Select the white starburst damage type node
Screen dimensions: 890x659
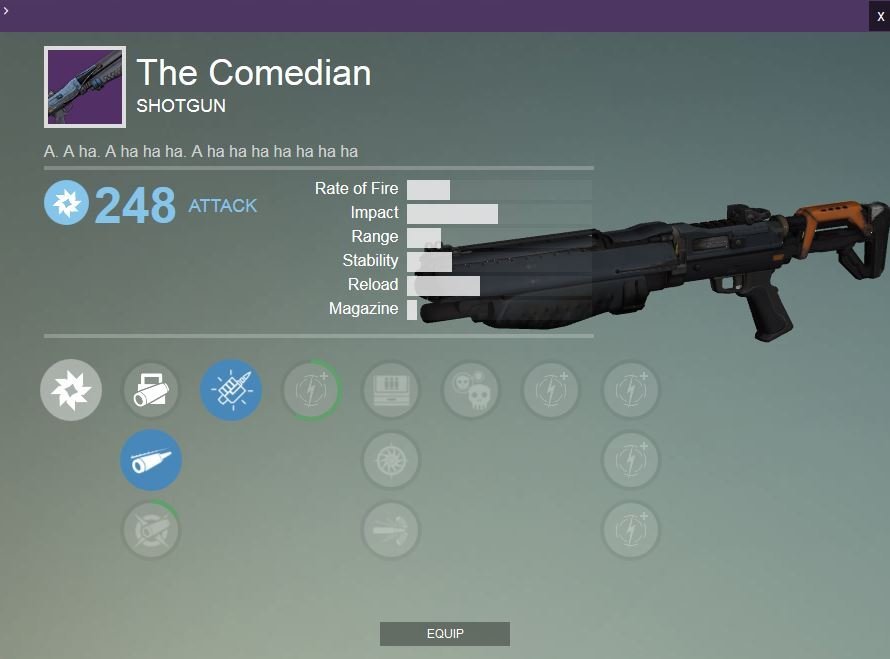click(71, 390)
